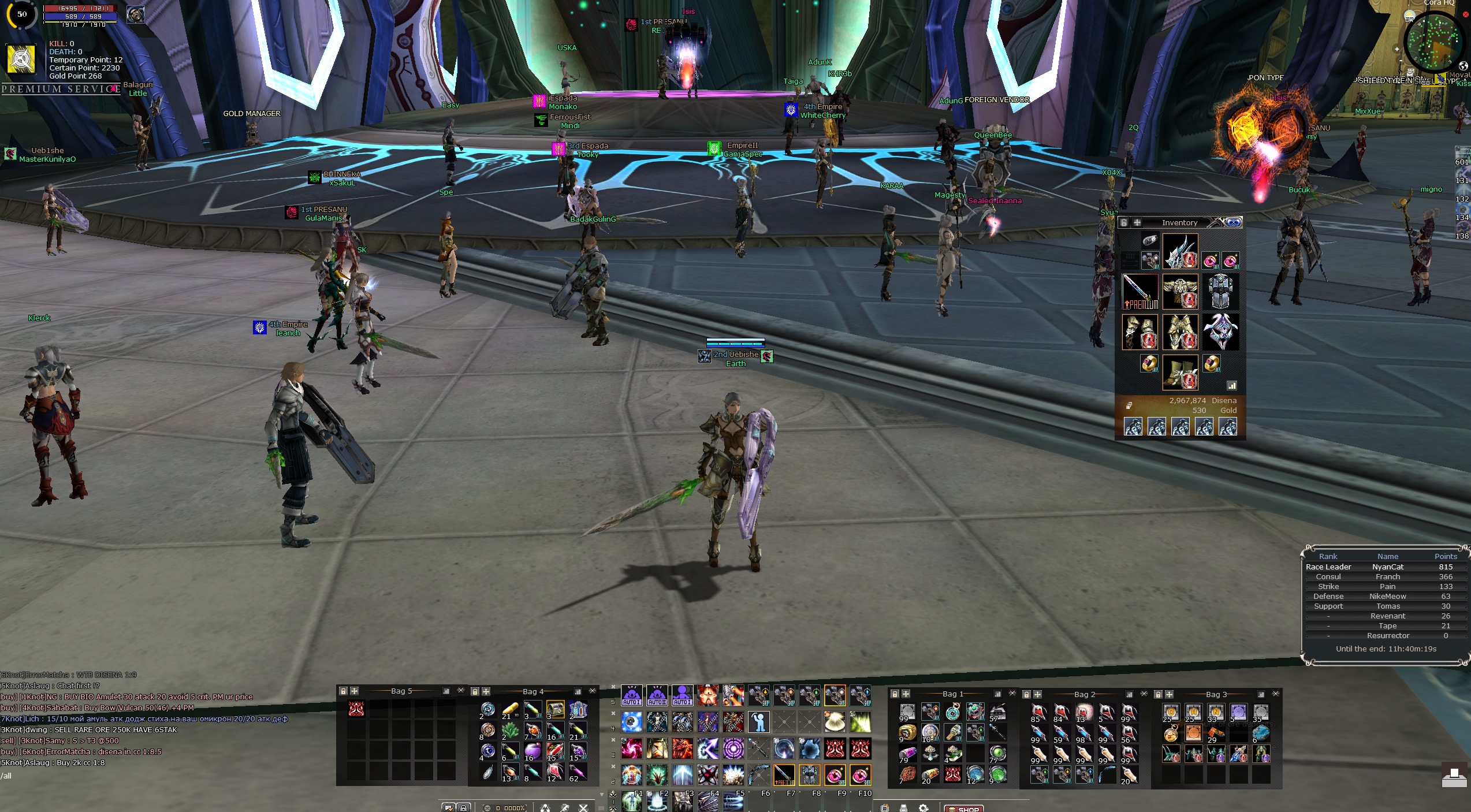1471x812 pixels.
Task: Select the golden treasure chest in Bag 4
Action: (555, 710)
